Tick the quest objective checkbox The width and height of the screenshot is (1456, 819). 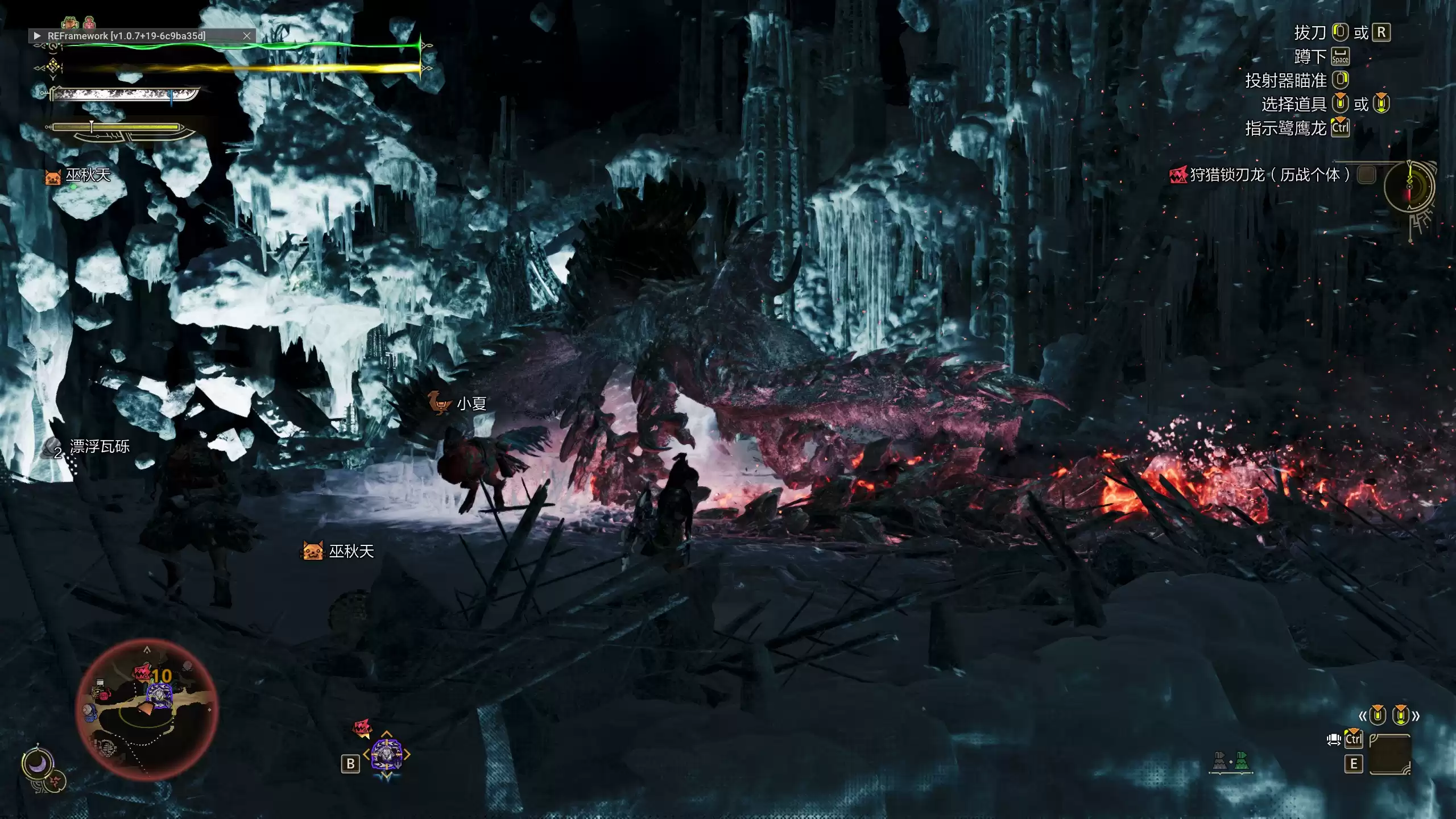pyautogui.click(x=1366, y=175)
